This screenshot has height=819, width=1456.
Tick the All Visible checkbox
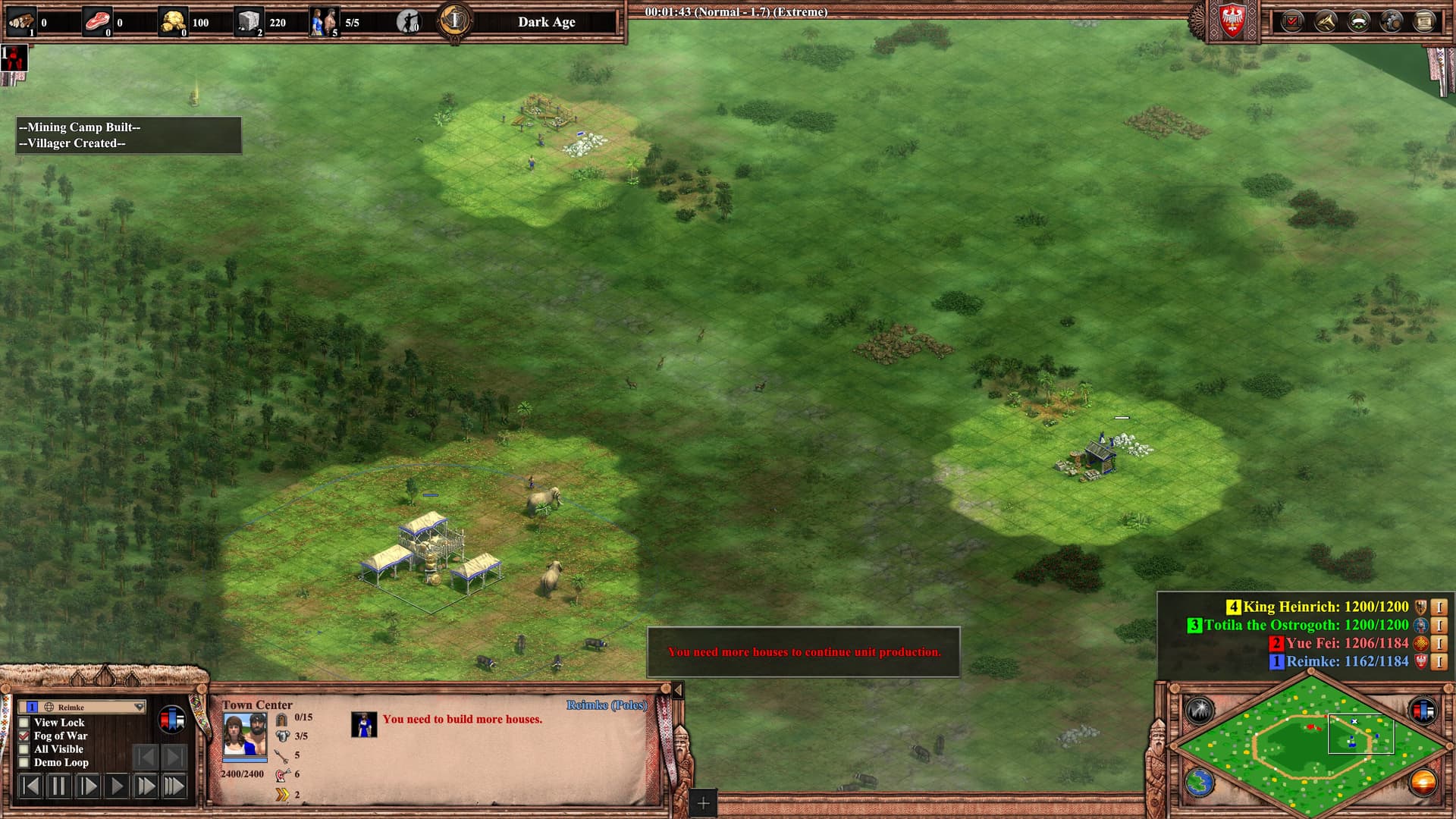(24, 749)
